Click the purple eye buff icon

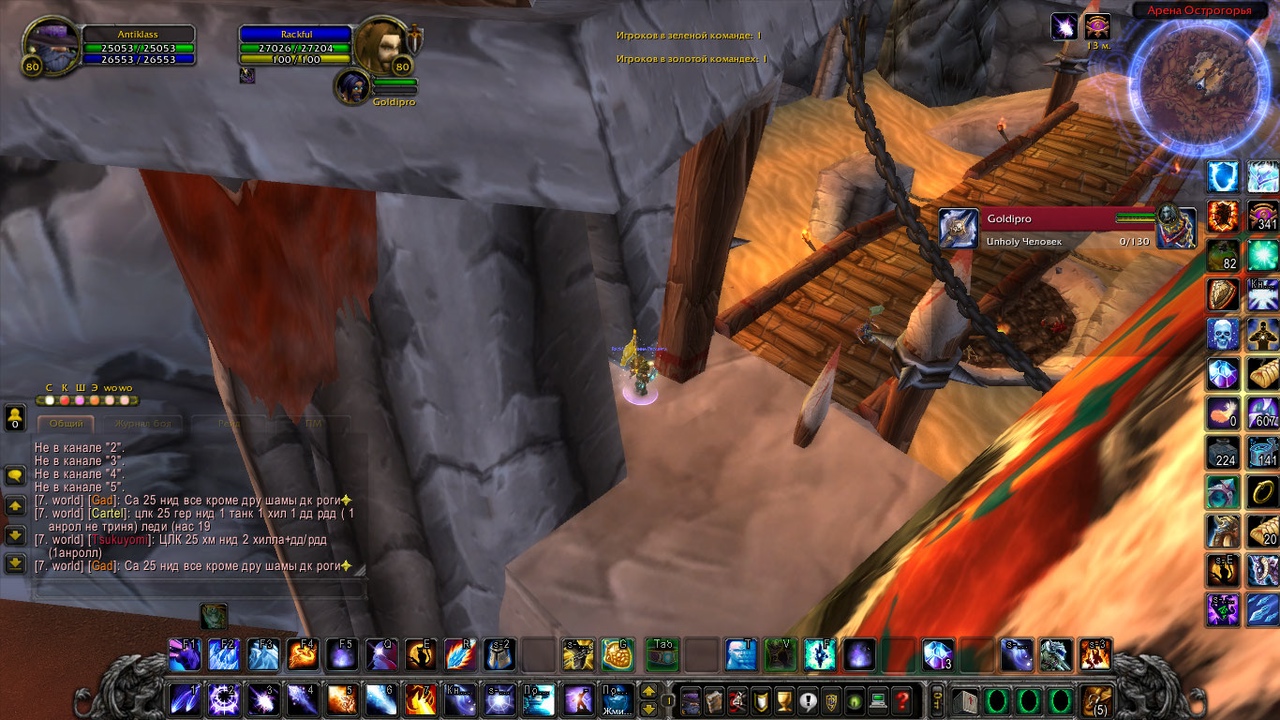point(1097,27)
